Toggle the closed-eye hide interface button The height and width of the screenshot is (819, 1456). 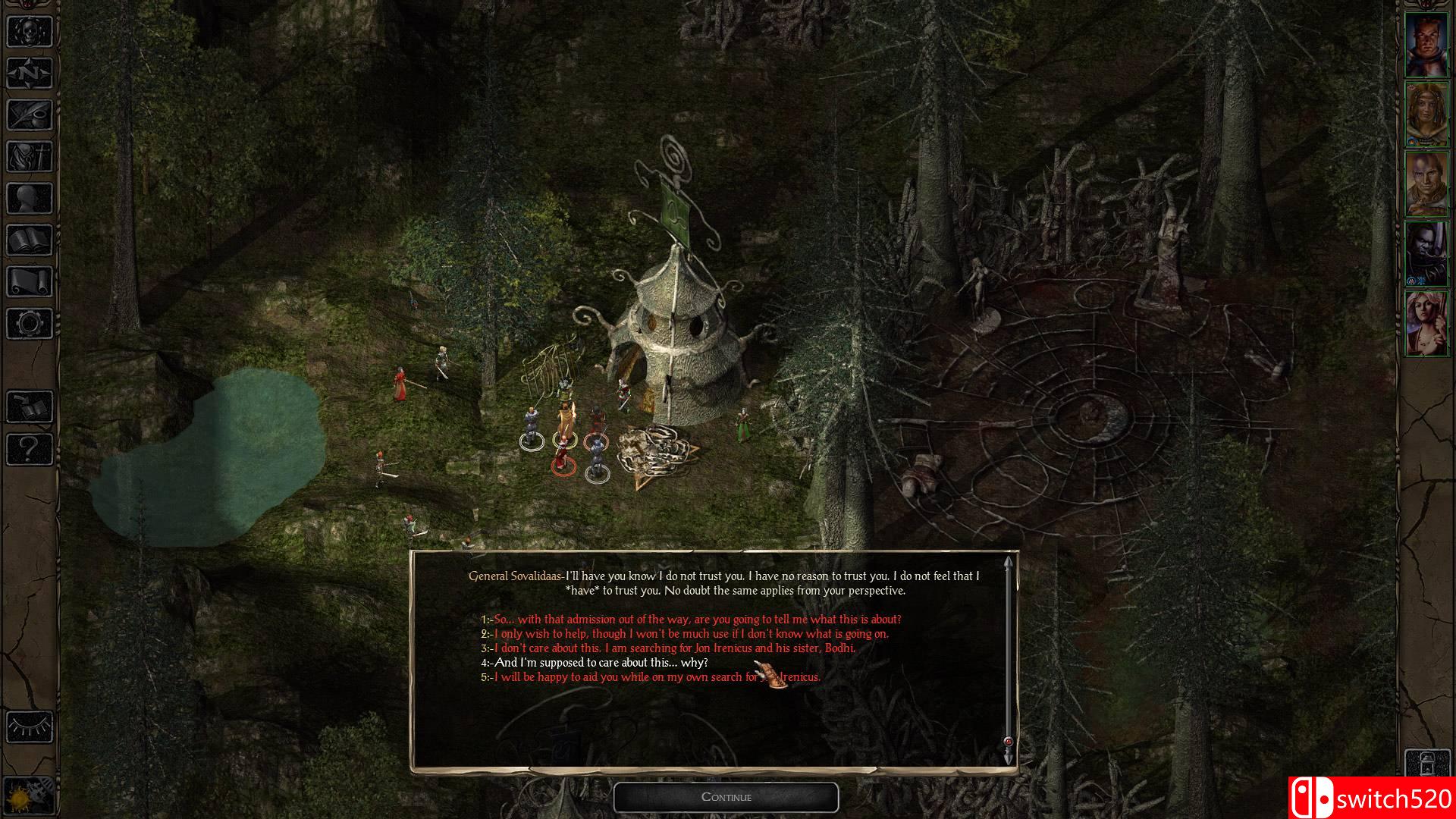click(30, 726)
